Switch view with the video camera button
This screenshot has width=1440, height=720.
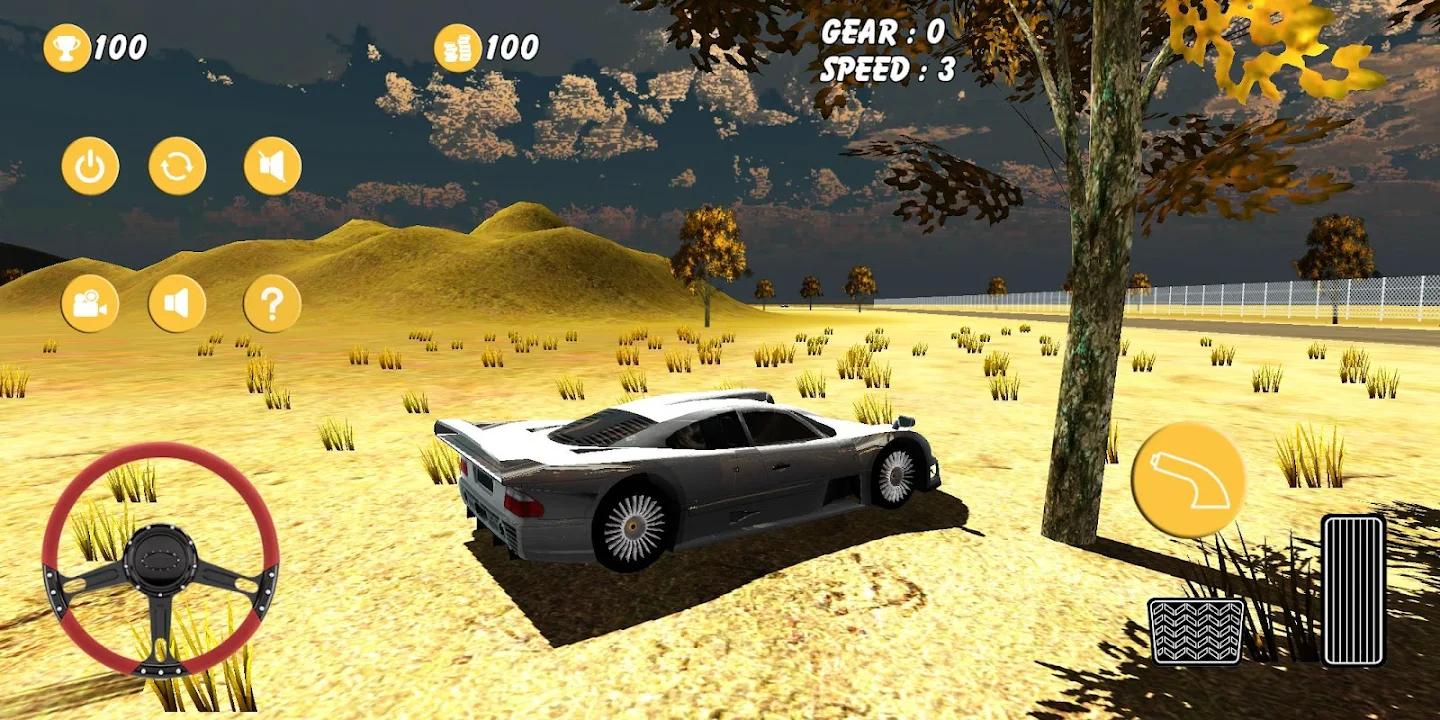(x=90, y=303)
